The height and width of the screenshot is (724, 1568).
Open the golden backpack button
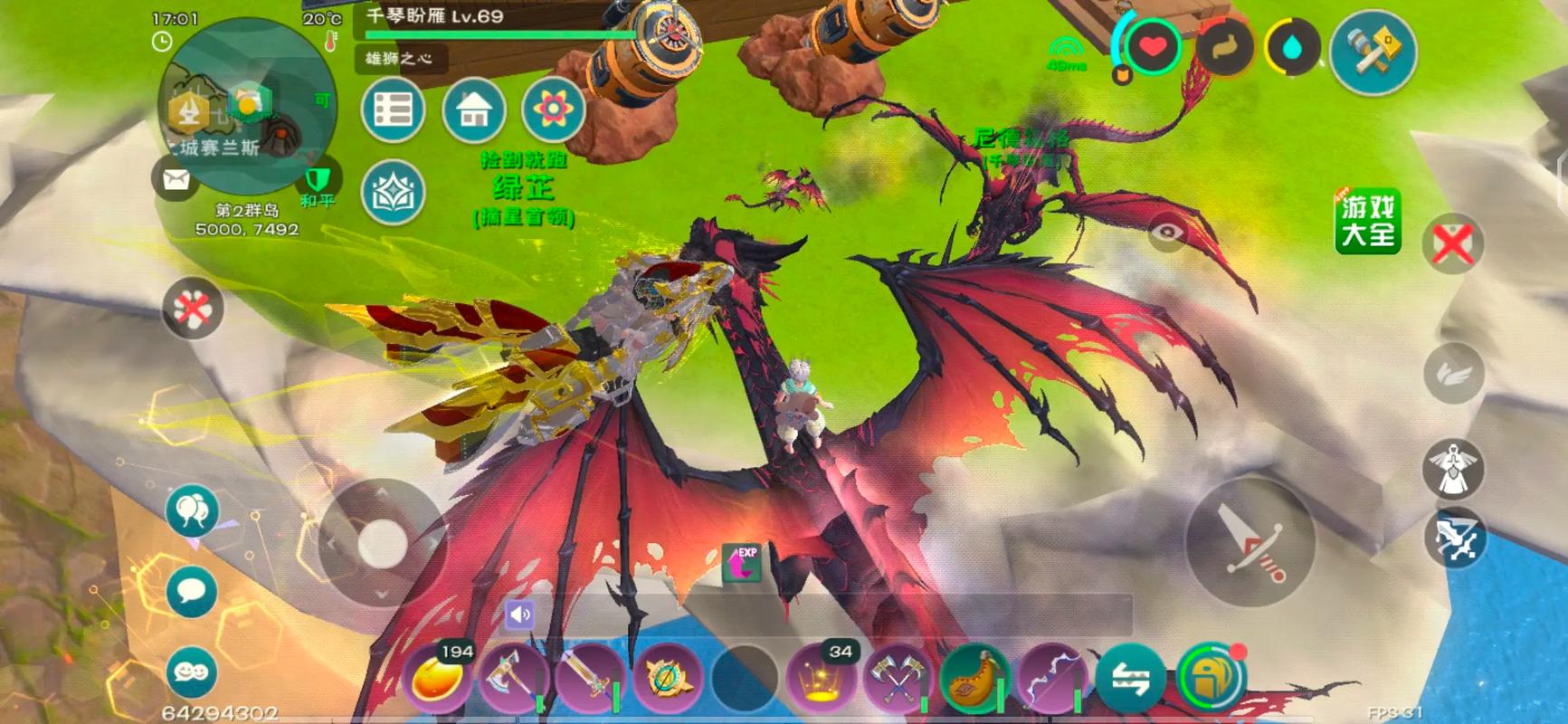[x=1211, y=678]
